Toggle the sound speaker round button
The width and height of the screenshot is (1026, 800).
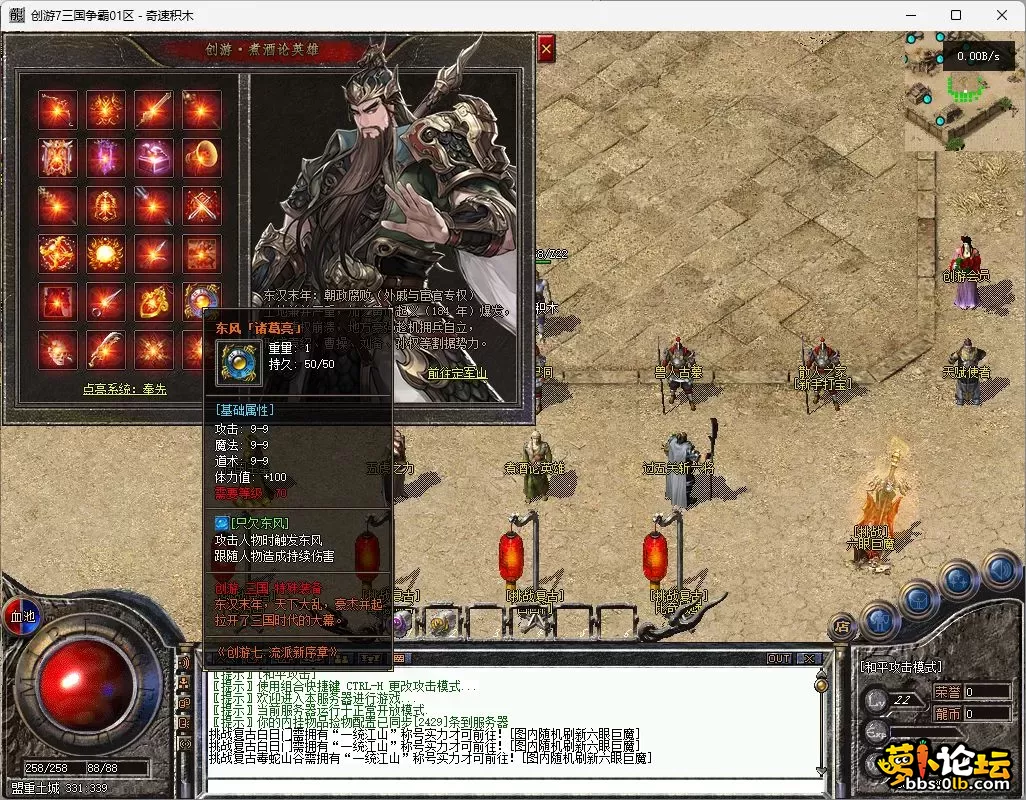click(x=1000, y=570)
